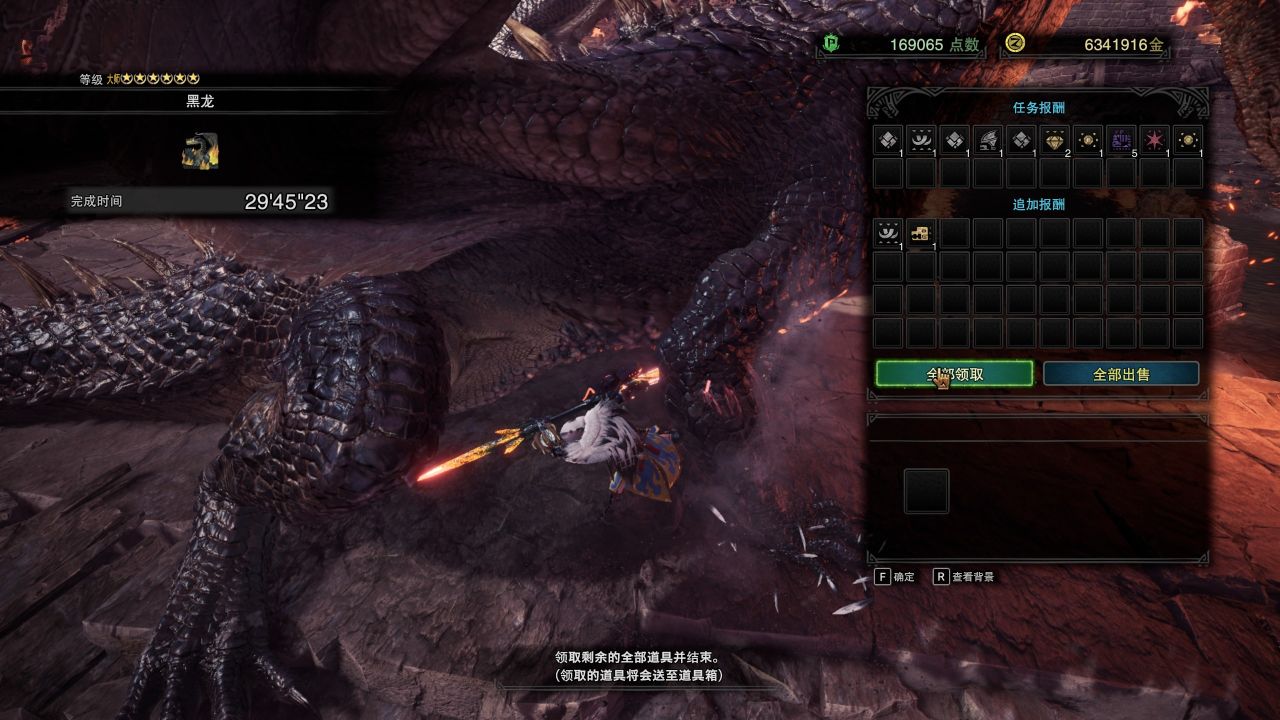The height and width of the screenshot is (720, 1280).
Task: Choose the 全部出售 (sell all) button
Action: 1121,374
